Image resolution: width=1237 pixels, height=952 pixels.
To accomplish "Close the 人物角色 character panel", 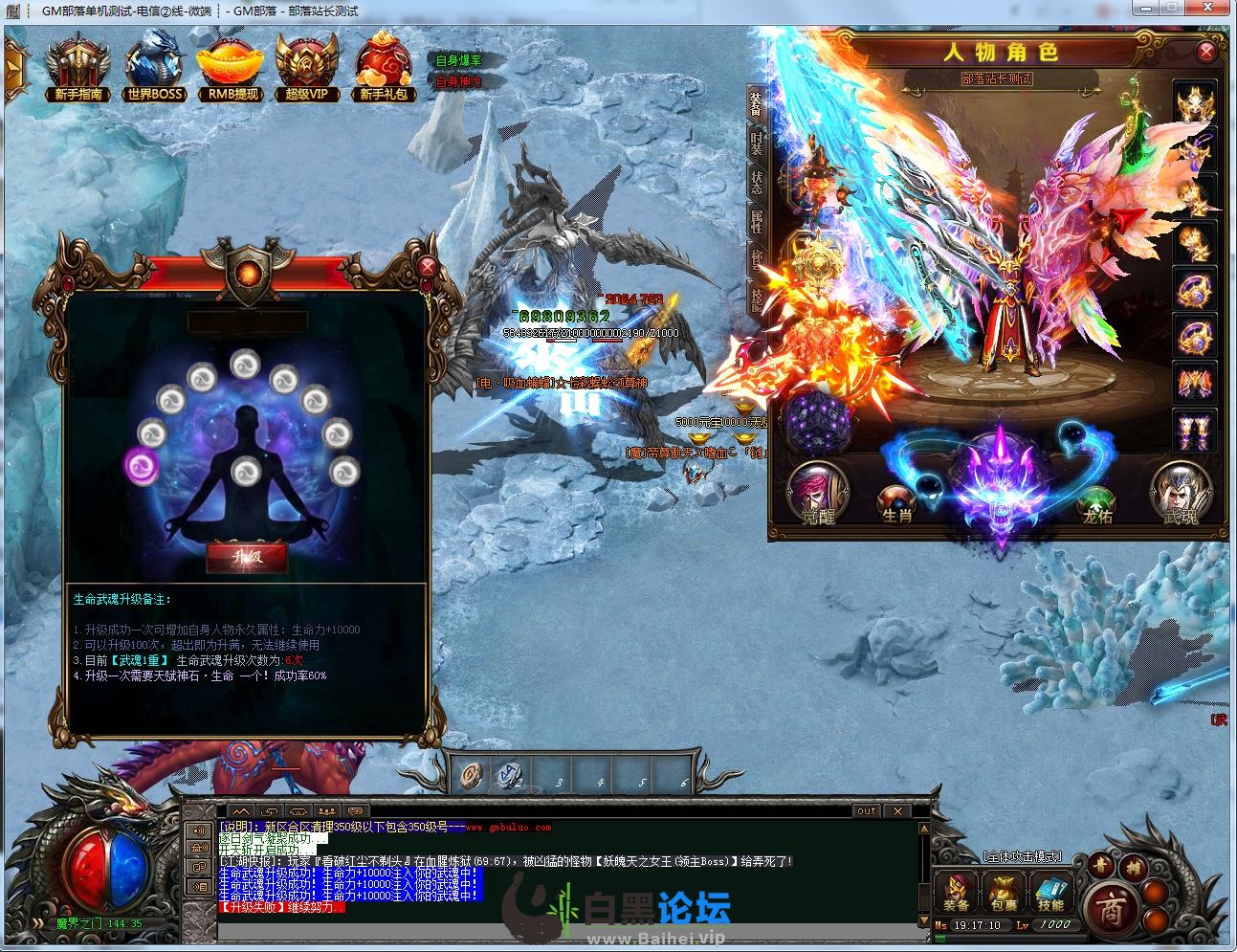I will click(x=1208, y=53).
